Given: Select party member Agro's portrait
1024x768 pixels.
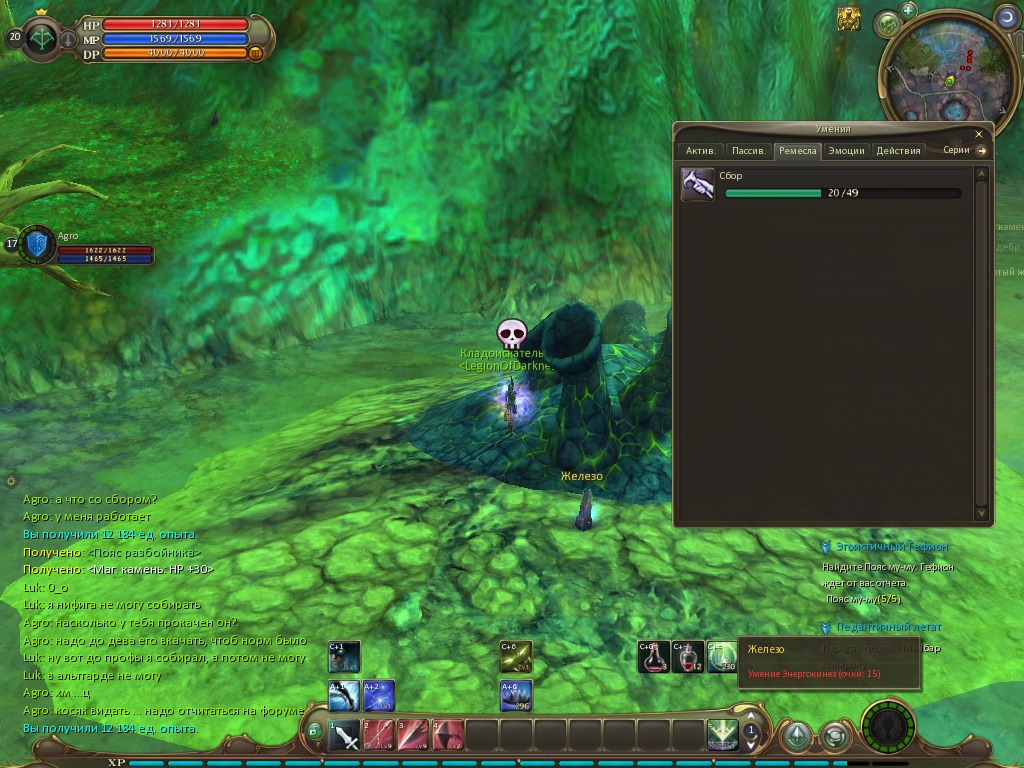Looking at the screenshot, I should click(x=38, y=244).
